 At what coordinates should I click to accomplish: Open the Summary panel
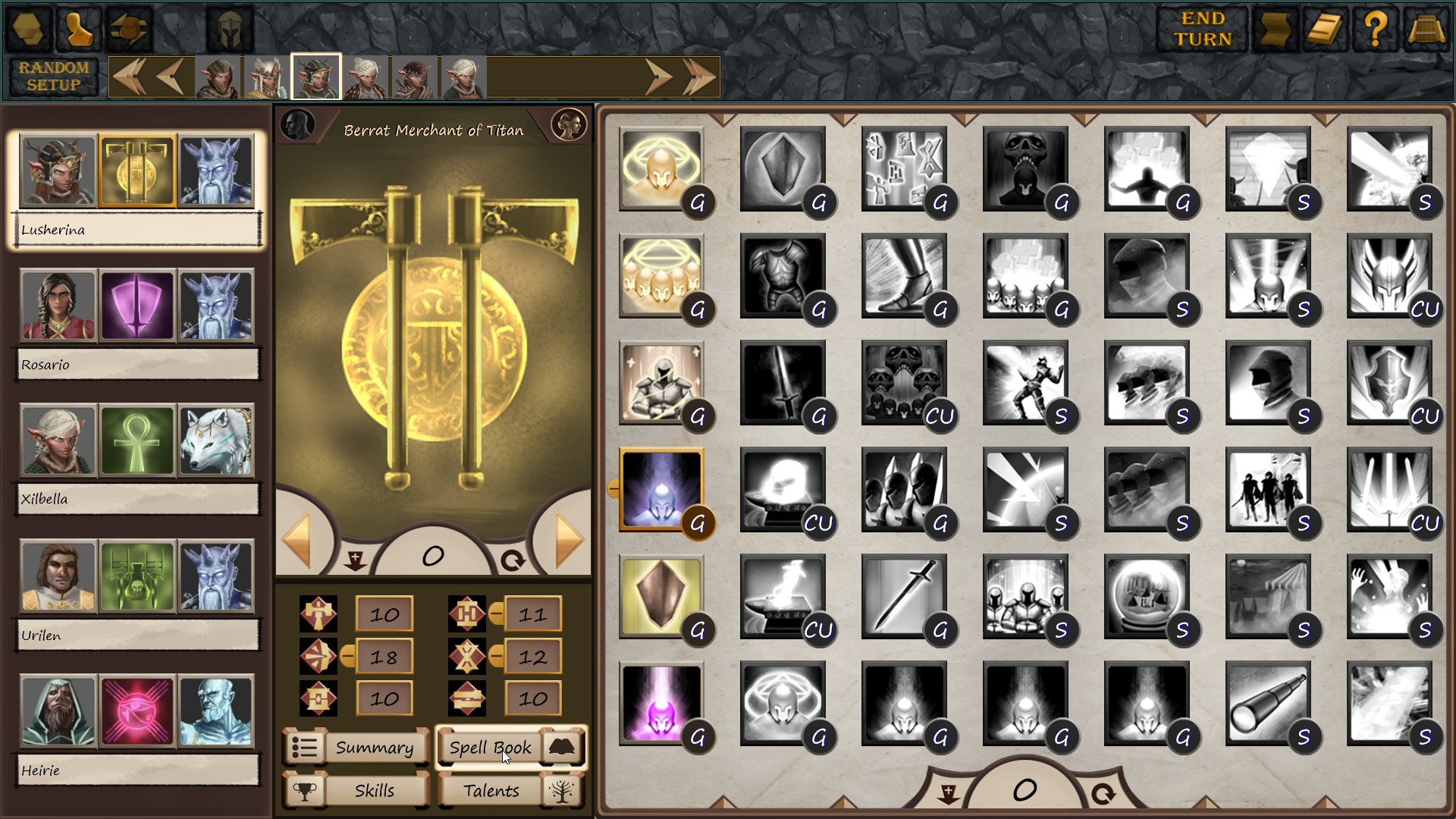click(356, 748)
